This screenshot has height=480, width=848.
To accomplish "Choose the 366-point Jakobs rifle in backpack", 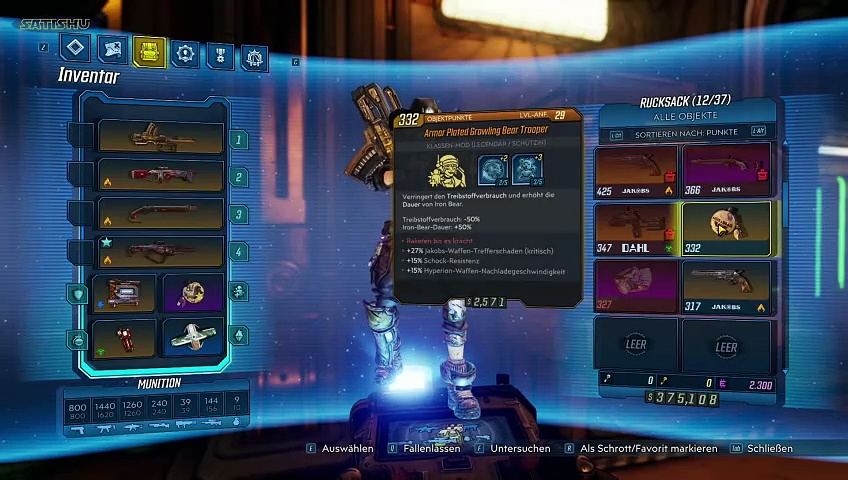I will (726, 170).
